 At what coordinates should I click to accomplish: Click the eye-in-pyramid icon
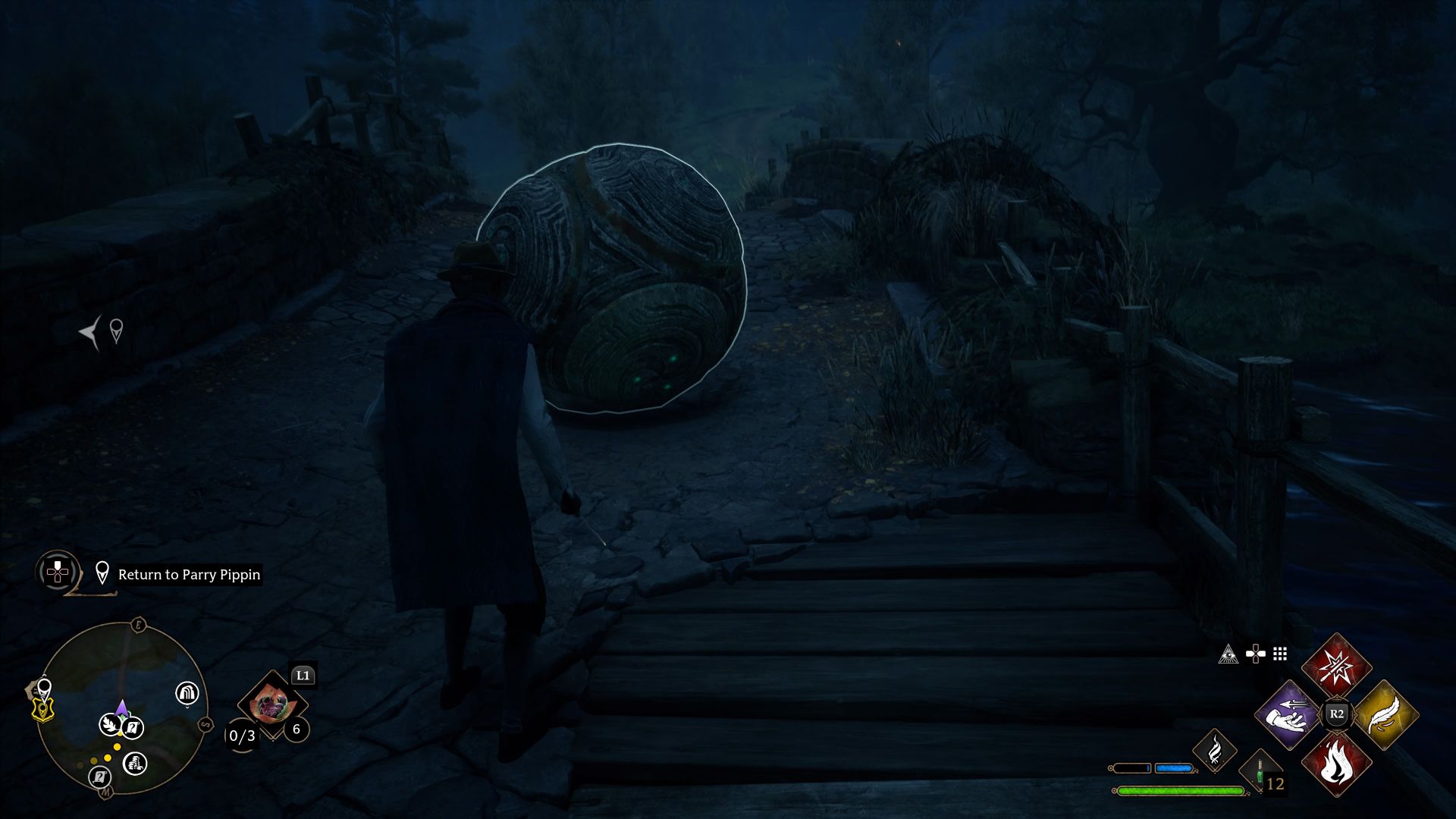(1228, 654)
